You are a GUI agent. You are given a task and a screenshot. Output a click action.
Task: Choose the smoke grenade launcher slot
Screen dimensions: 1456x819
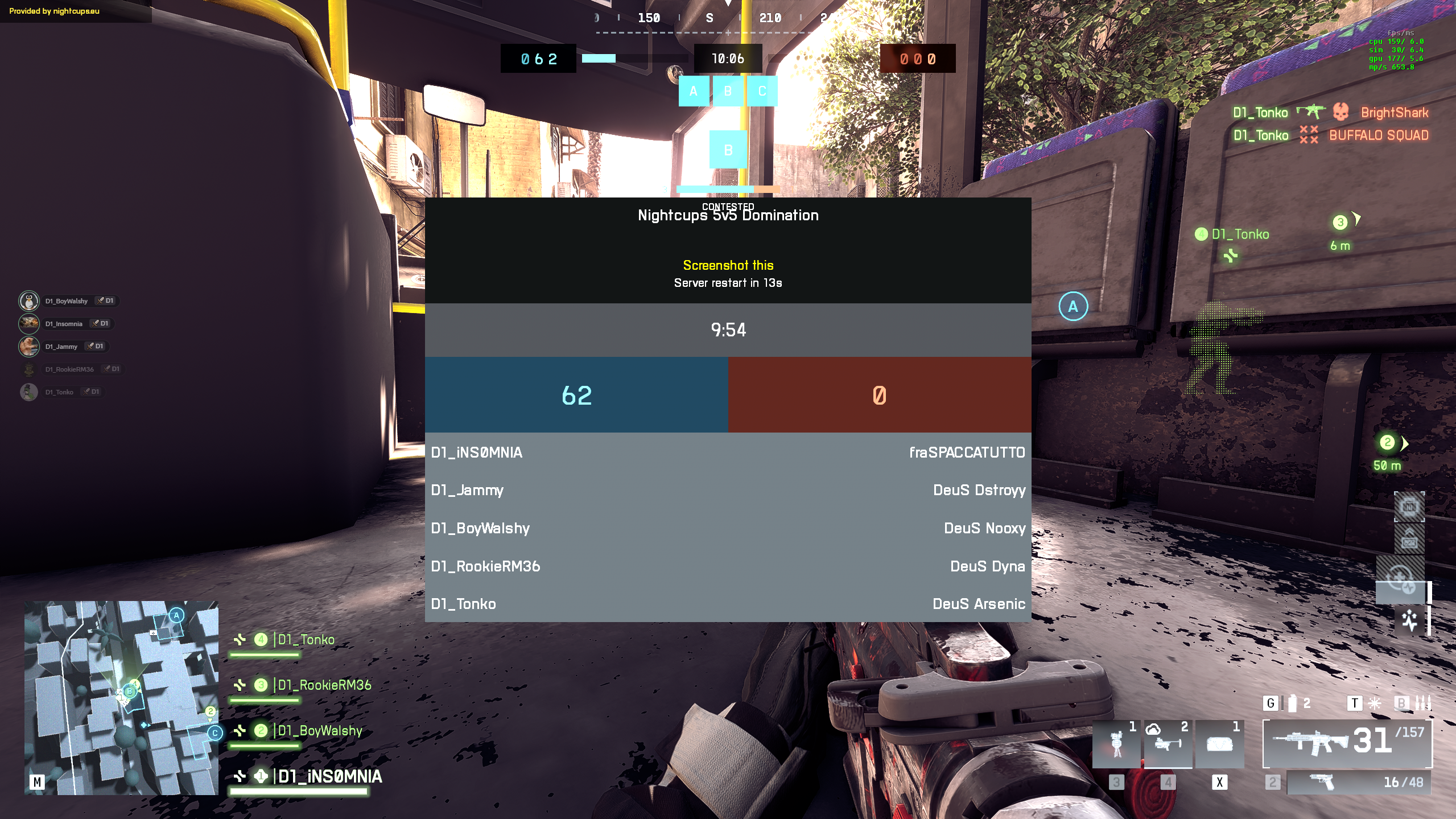pyautogui.click(x=1168, y=744)
